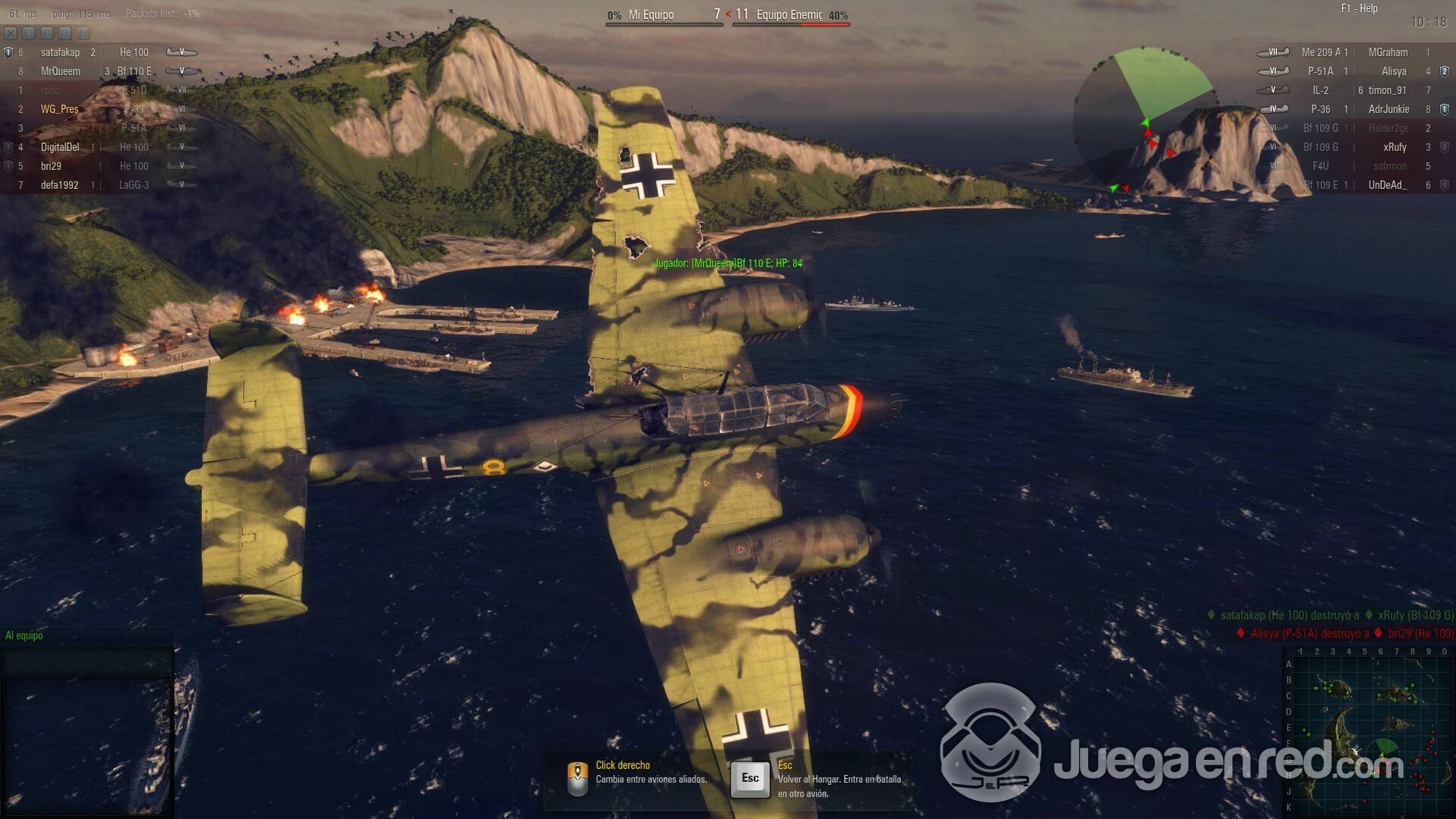Viewport: 1456px width, 819px height.
Task: Switch player list to four-column view
Action: click(x=83, y=33)
